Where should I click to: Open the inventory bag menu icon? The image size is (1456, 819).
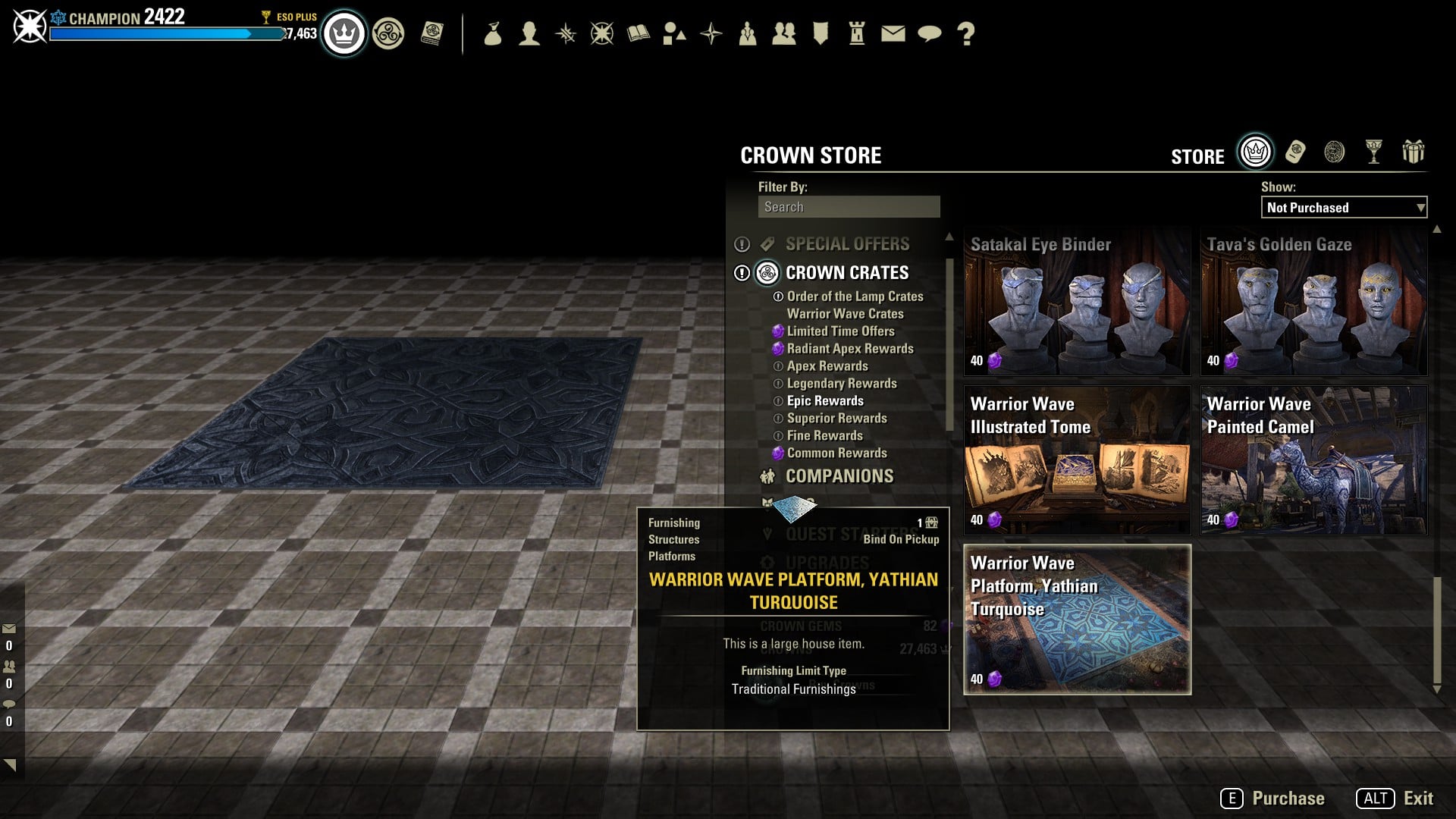point(493,33)
